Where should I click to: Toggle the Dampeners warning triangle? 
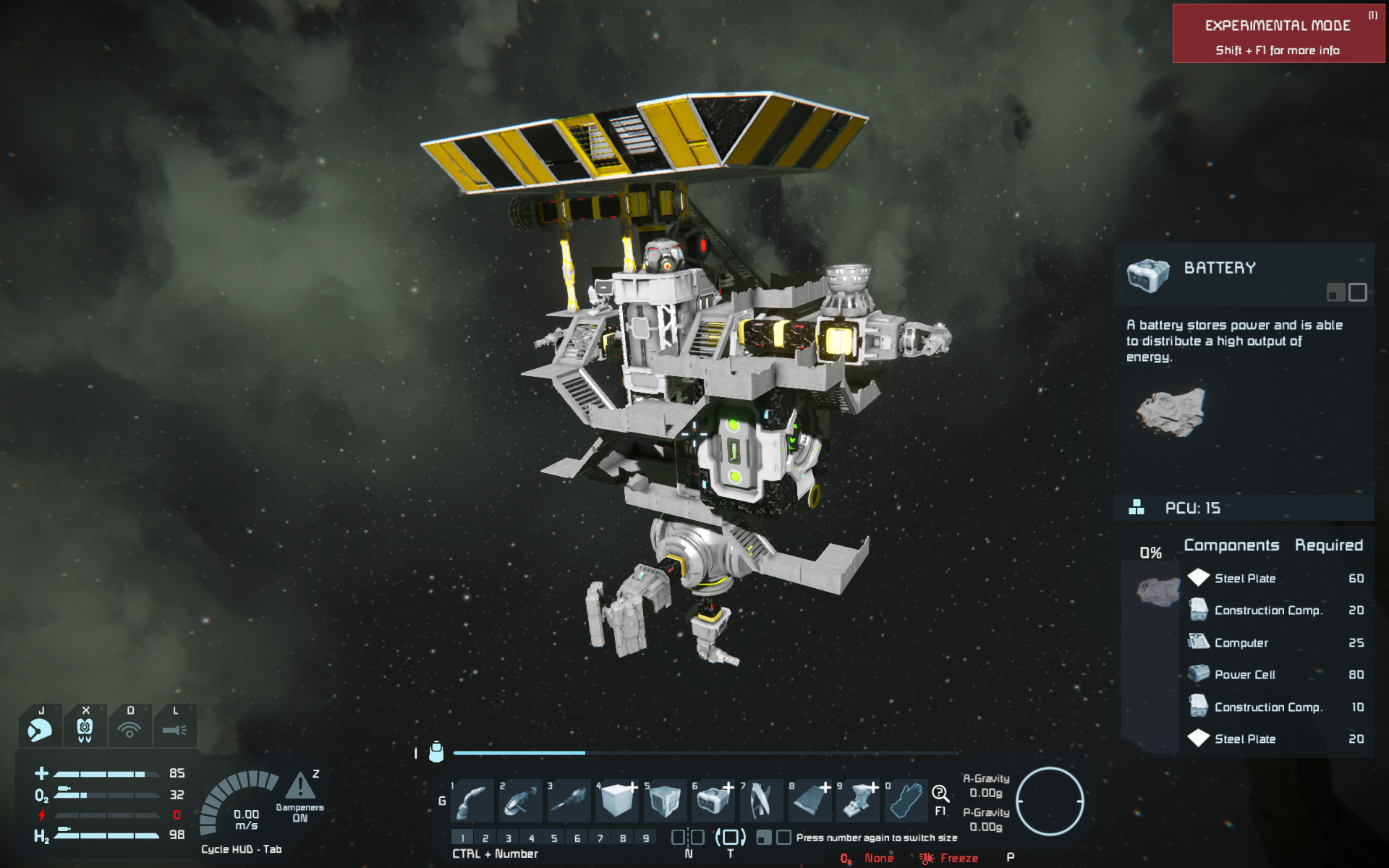(300, 786)
